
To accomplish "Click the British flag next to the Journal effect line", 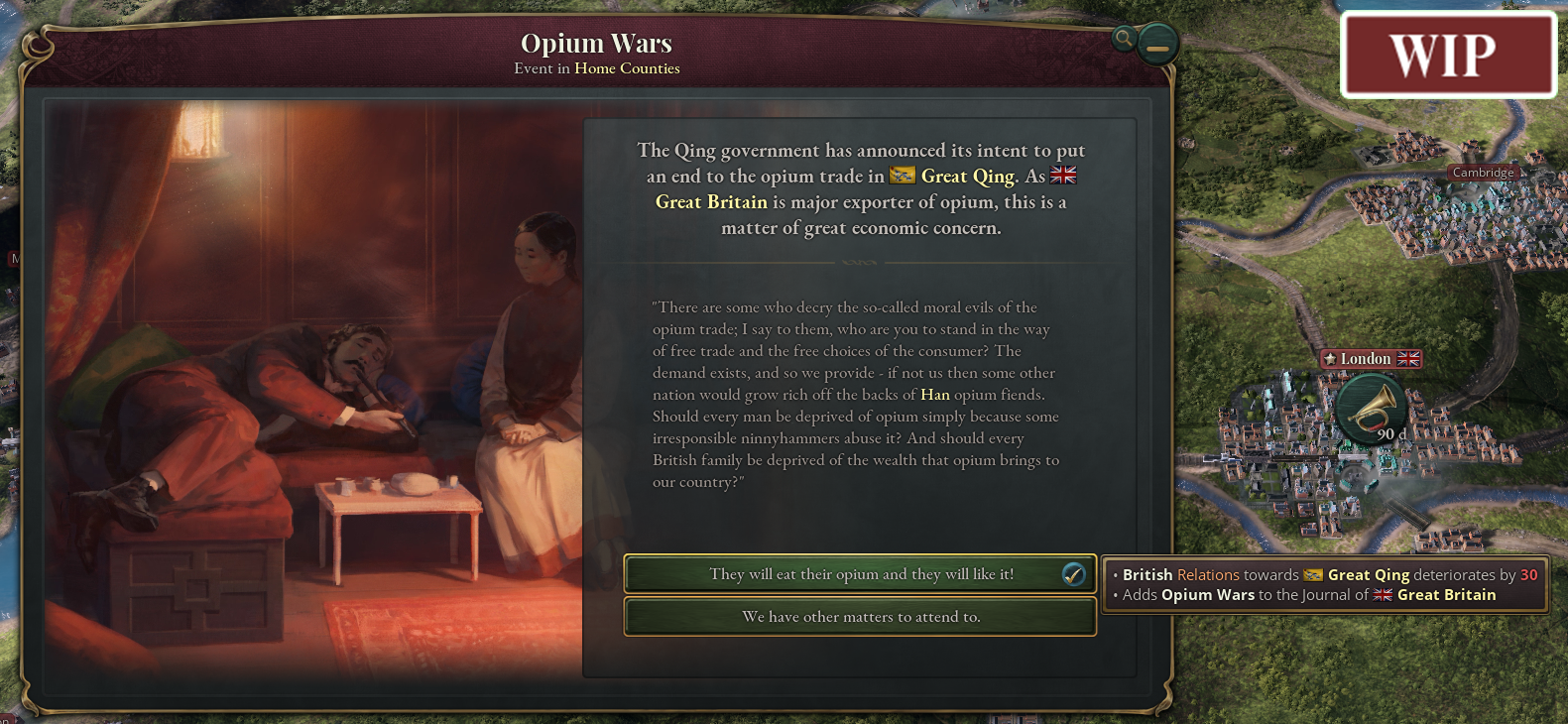I will (x=1381, y=595).
